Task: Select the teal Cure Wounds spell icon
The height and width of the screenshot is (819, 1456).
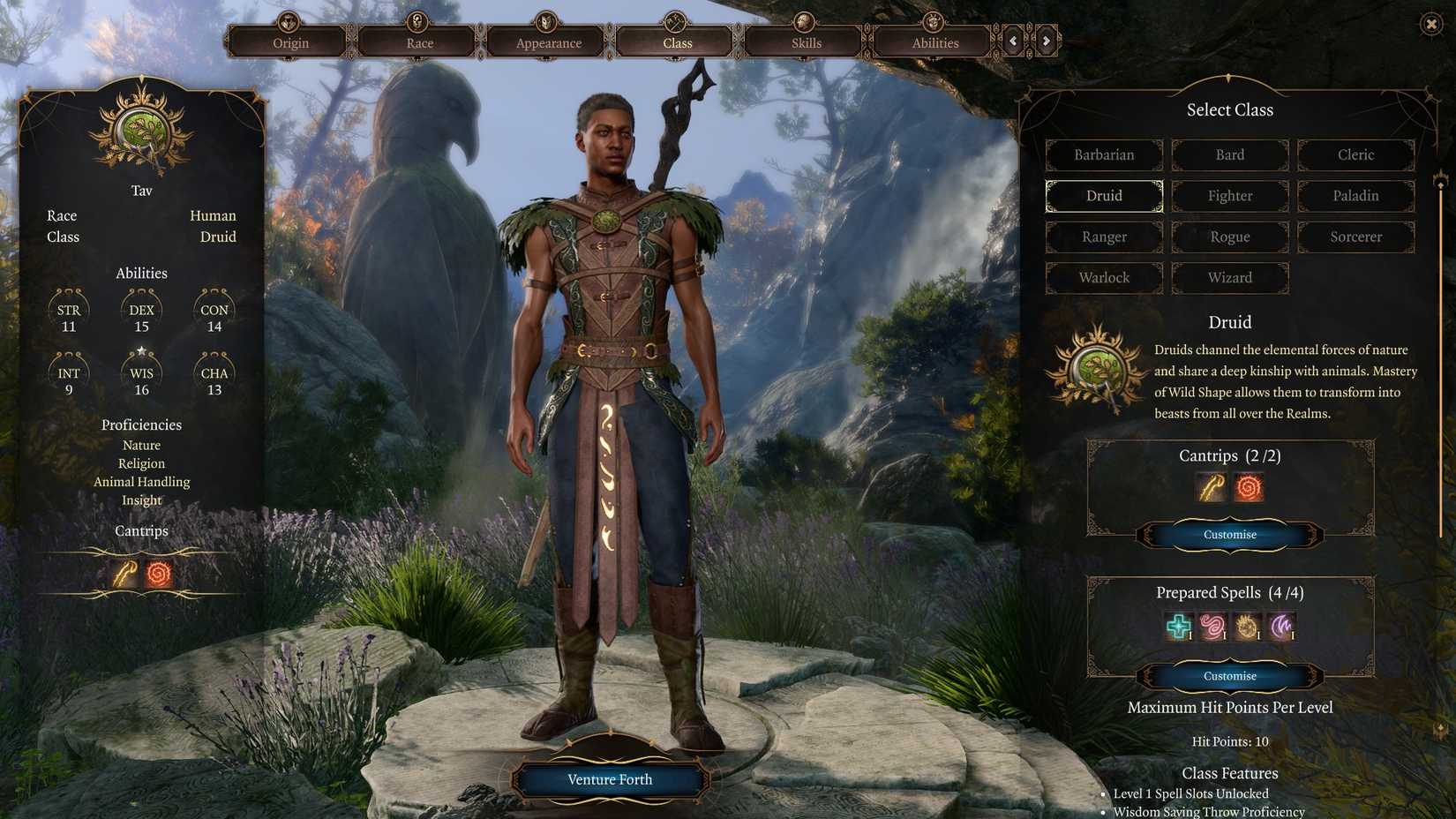Action: coord(1177,626)
